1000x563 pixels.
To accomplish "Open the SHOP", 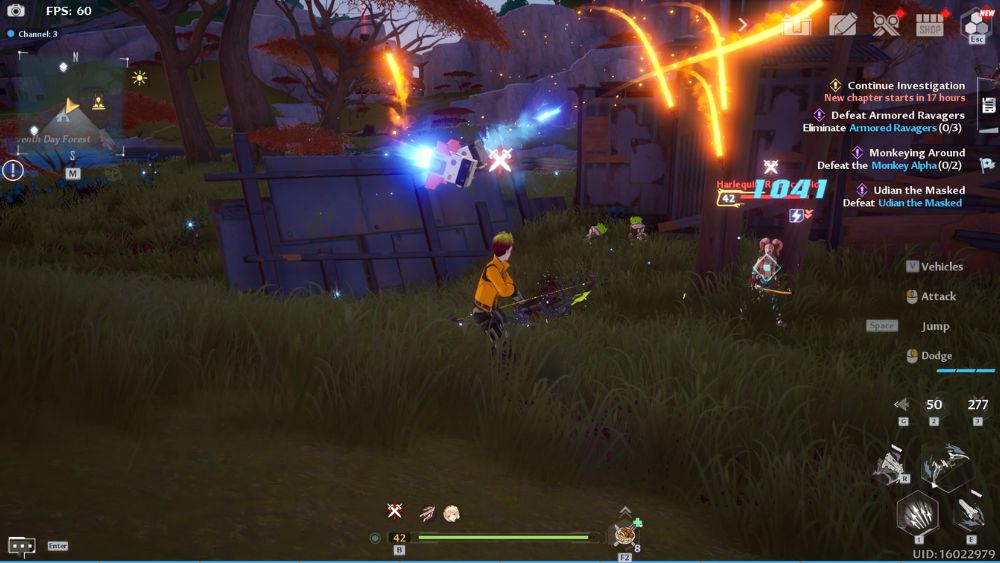I will [x=930, y=24].
